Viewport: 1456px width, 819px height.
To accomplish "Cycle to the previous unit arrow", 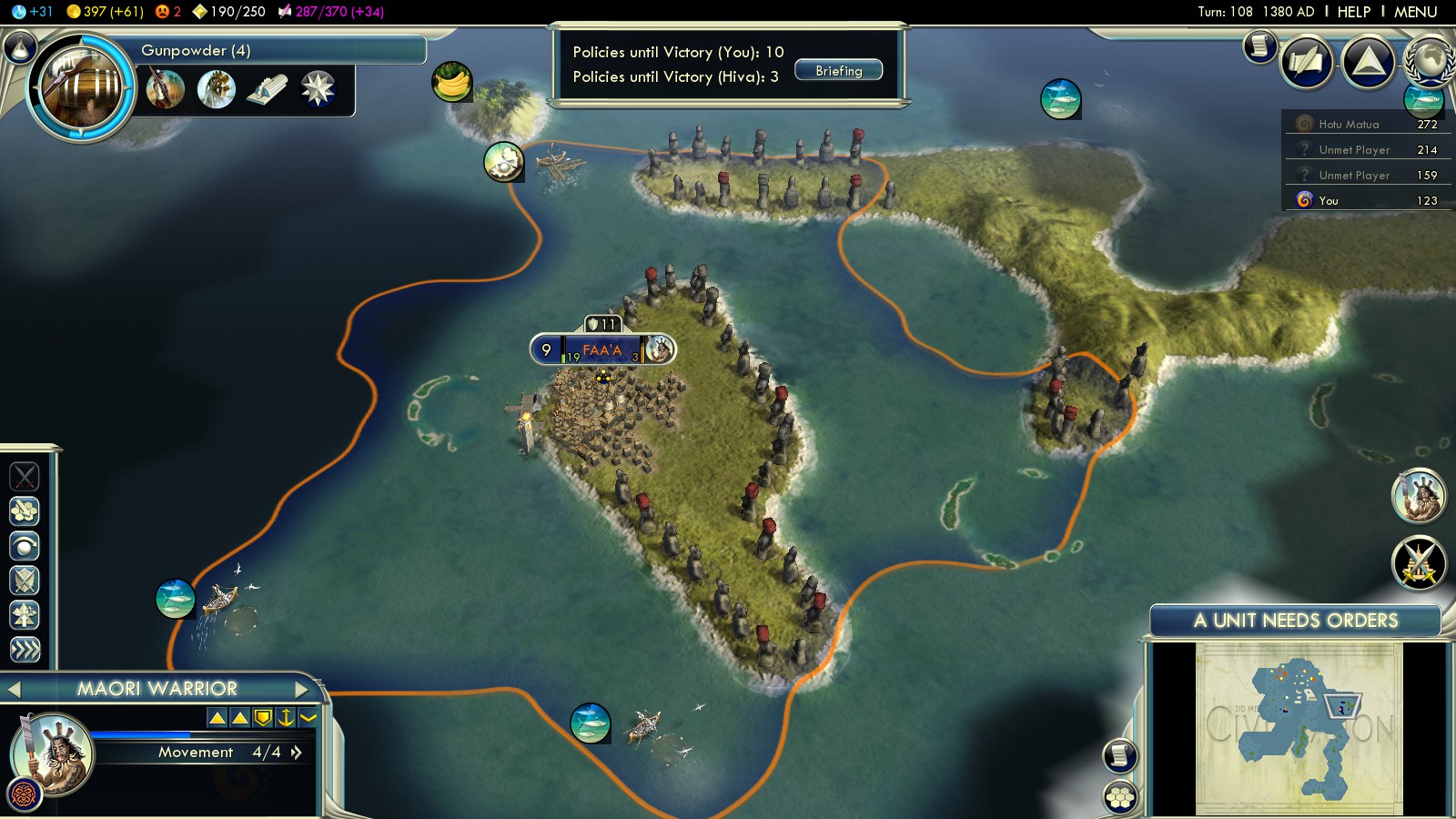I will click(x=15, y=689).
